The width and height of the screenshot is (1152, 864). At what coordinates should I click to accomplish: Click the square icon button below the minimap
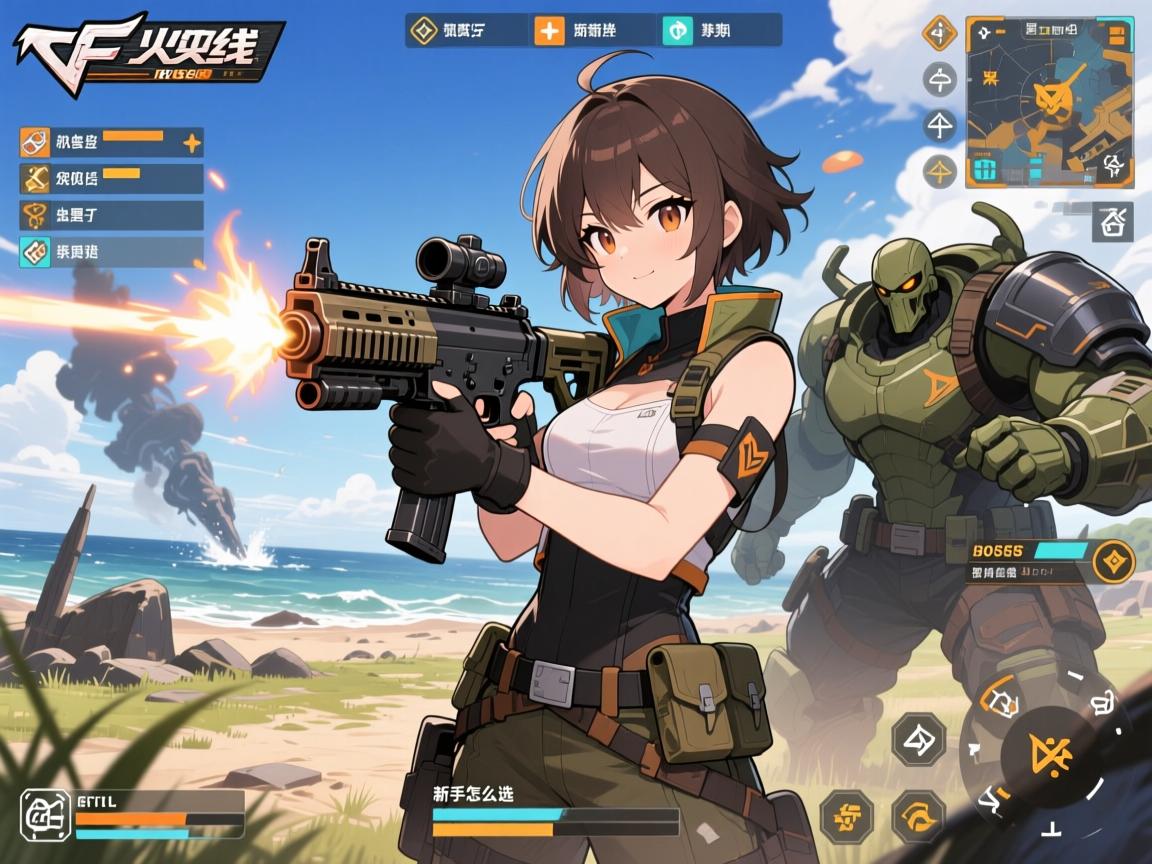1114,220
